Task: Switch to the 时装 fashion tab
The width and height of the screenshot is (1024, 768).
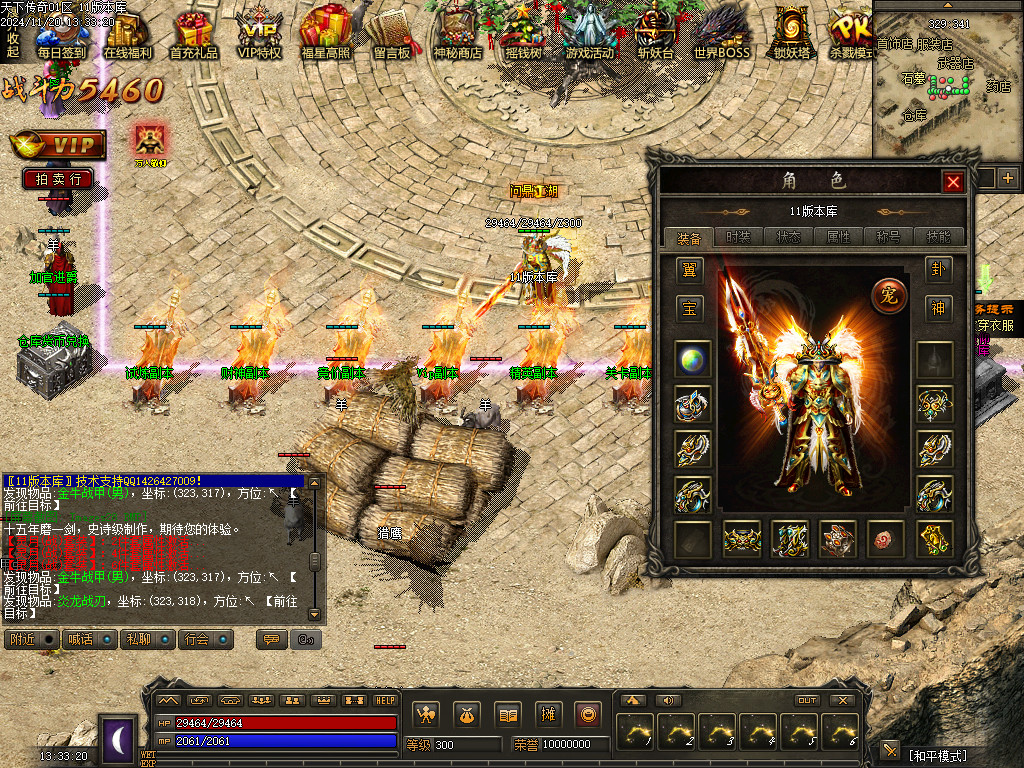Action: (x=739, y=237)
